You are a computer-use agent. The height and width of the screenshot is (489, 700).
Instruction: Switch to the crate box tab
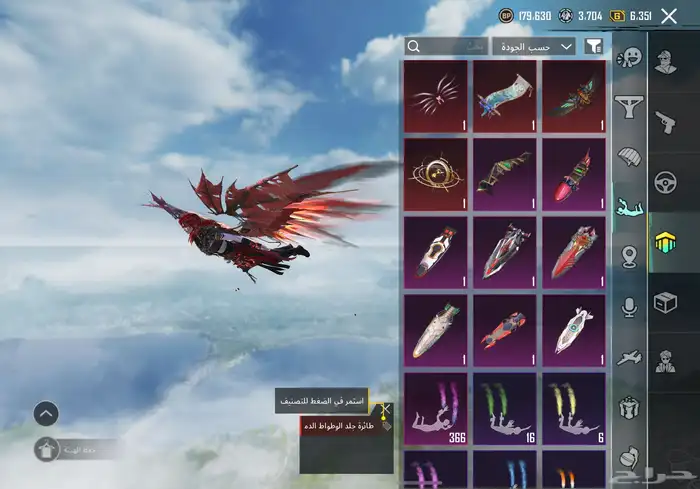coord(665,302)
